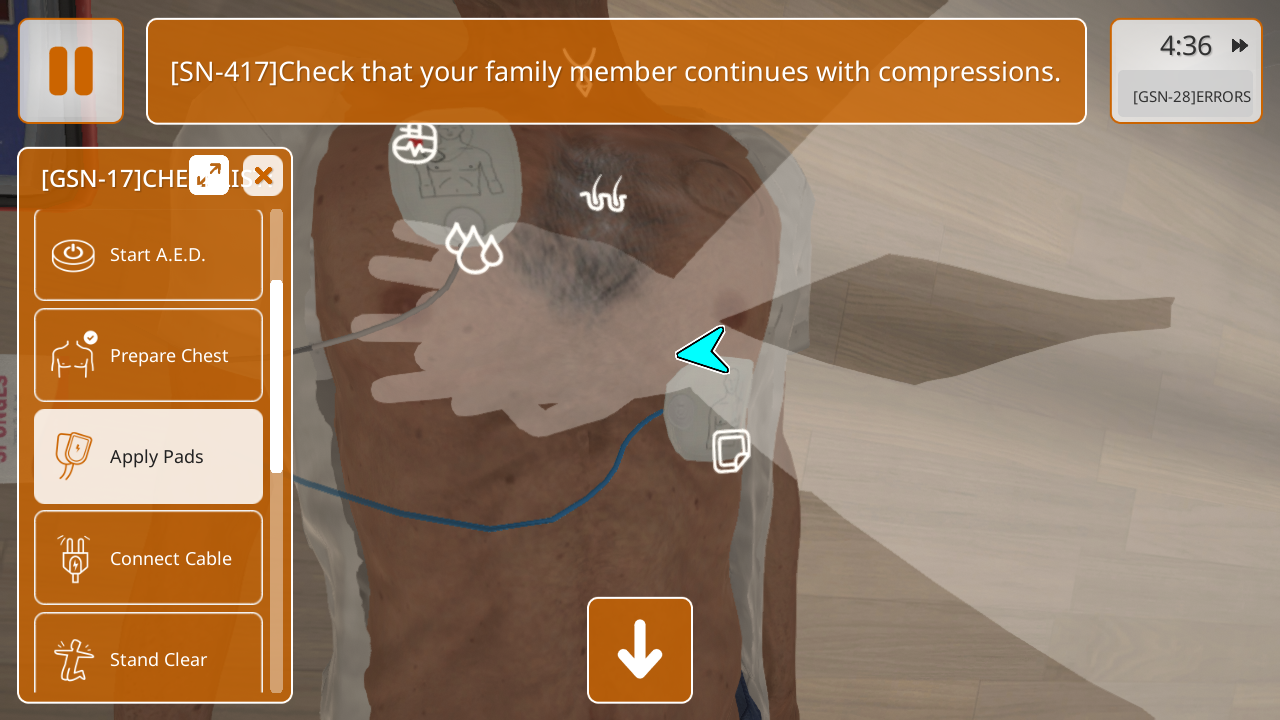
Task: Select the chest hair icon
Action: click(603, 194)
